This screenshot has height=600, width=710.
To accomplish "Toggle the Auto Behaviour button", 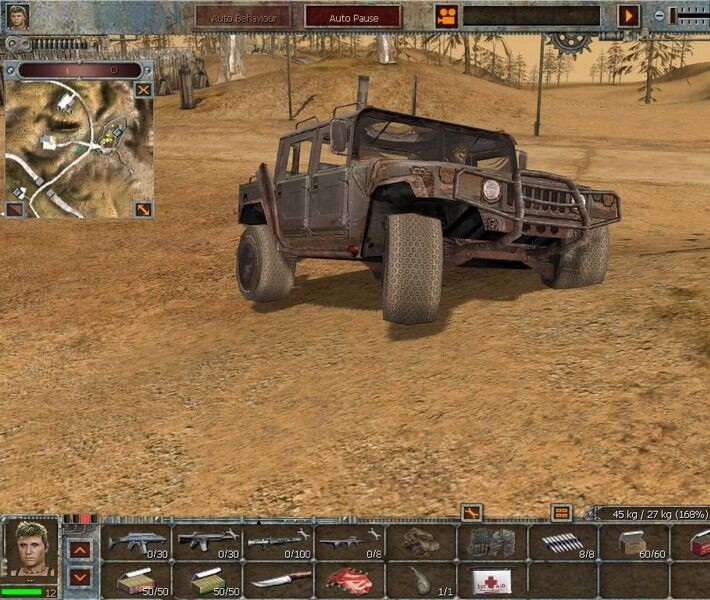I will [x=243, y=17].
